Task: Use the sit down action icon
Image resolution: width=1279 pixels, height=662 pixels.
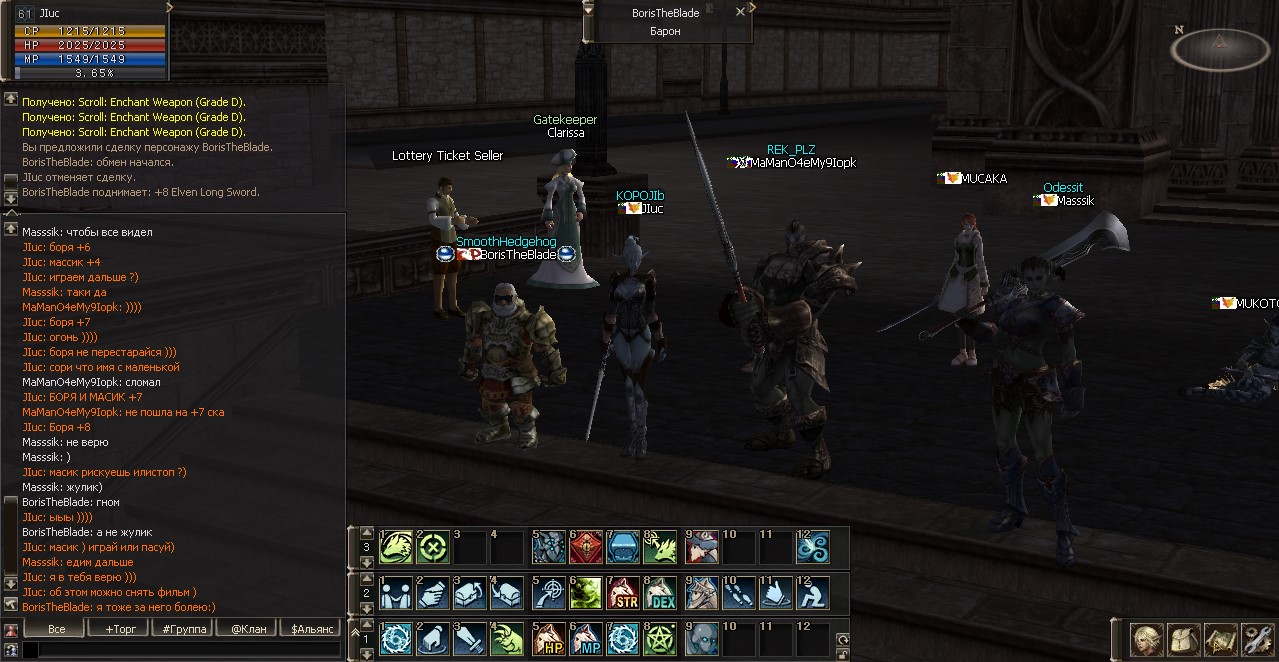Action: (x=813, y=593)
